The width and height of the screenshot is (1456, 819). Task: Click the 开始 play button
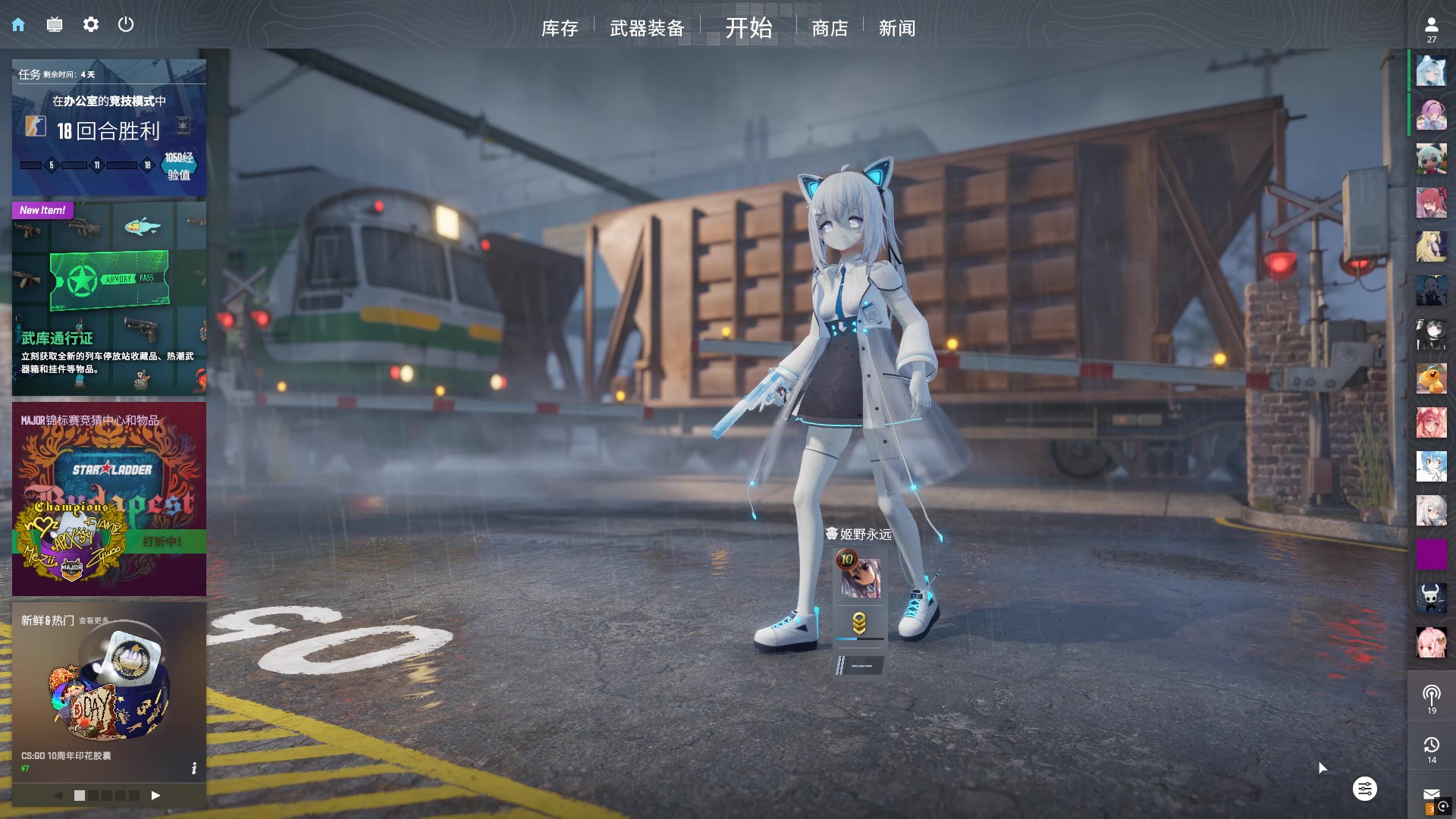pos(748,28)
